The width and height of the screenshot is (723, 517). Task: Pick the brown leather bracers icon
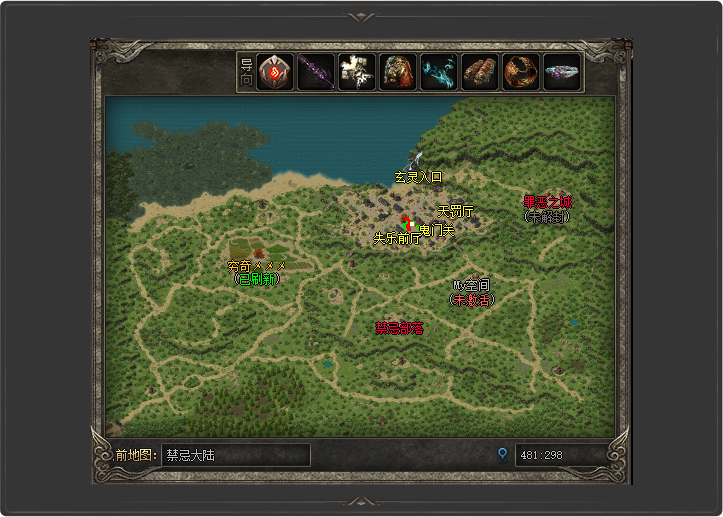(480, 73)
